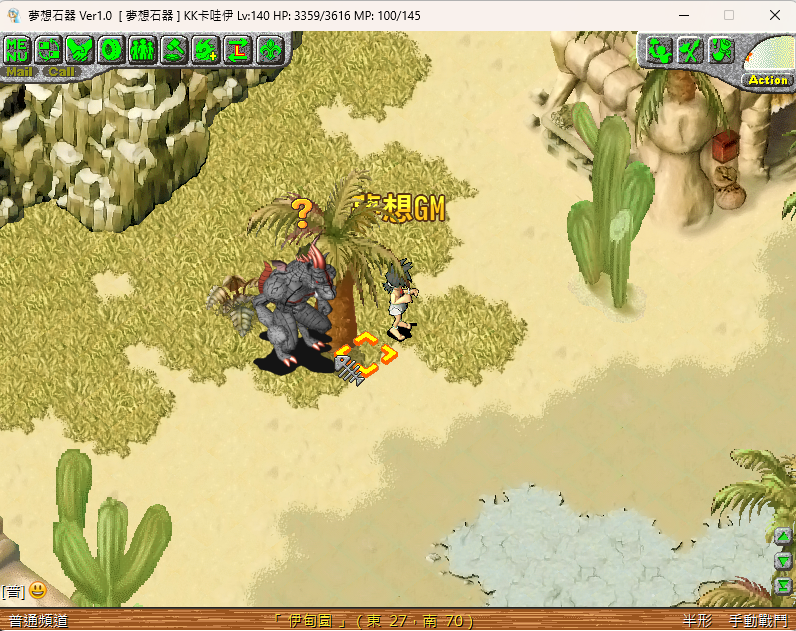Click the red L swap-arrows icon
The width and height of the screenshot is (796, 631).
coord(238,48)
